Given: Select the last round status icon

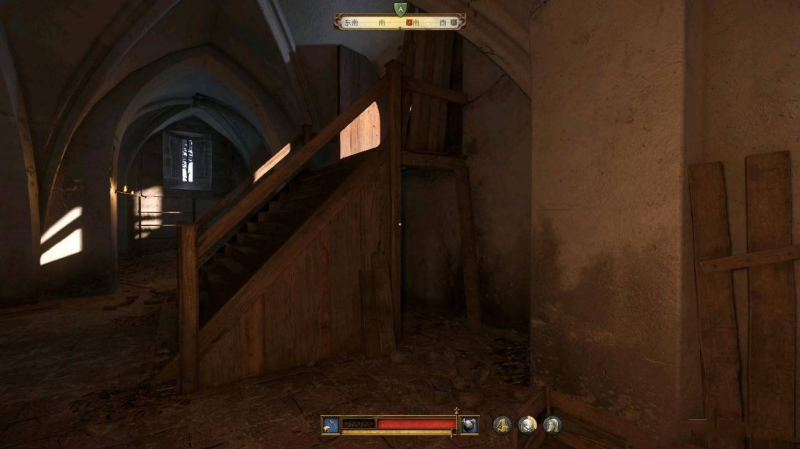Looking at the screenshot, I should pyautogui.click(x=552, y=424).
